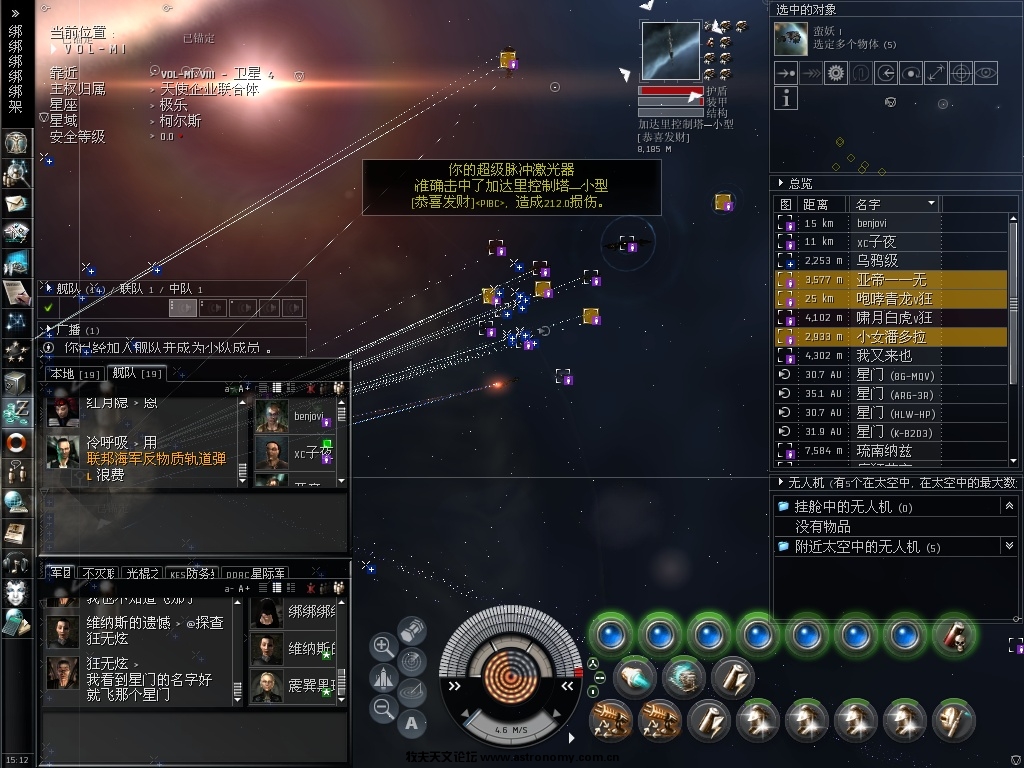Open the mail envelope icon in sidebar
Viewport: 1024px width, 768px height.
tap(15, 204)
